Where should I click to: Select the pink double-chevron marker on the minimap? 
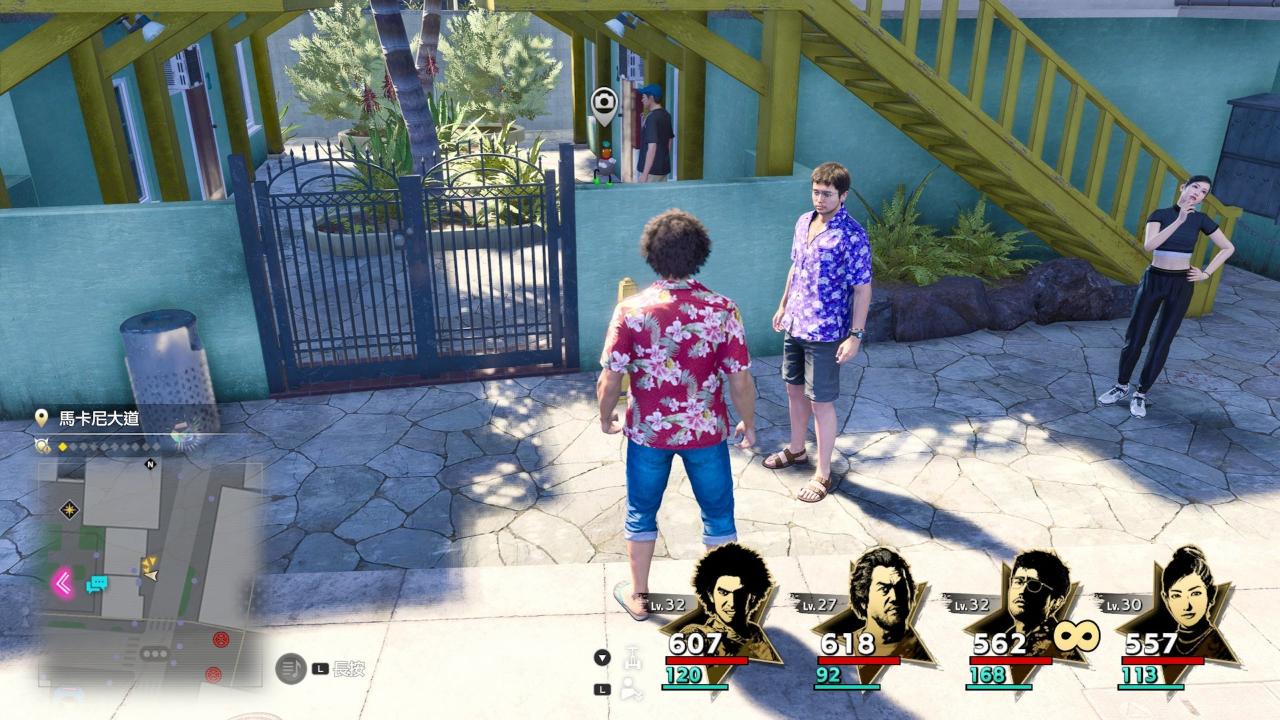[x=63, y=582]
